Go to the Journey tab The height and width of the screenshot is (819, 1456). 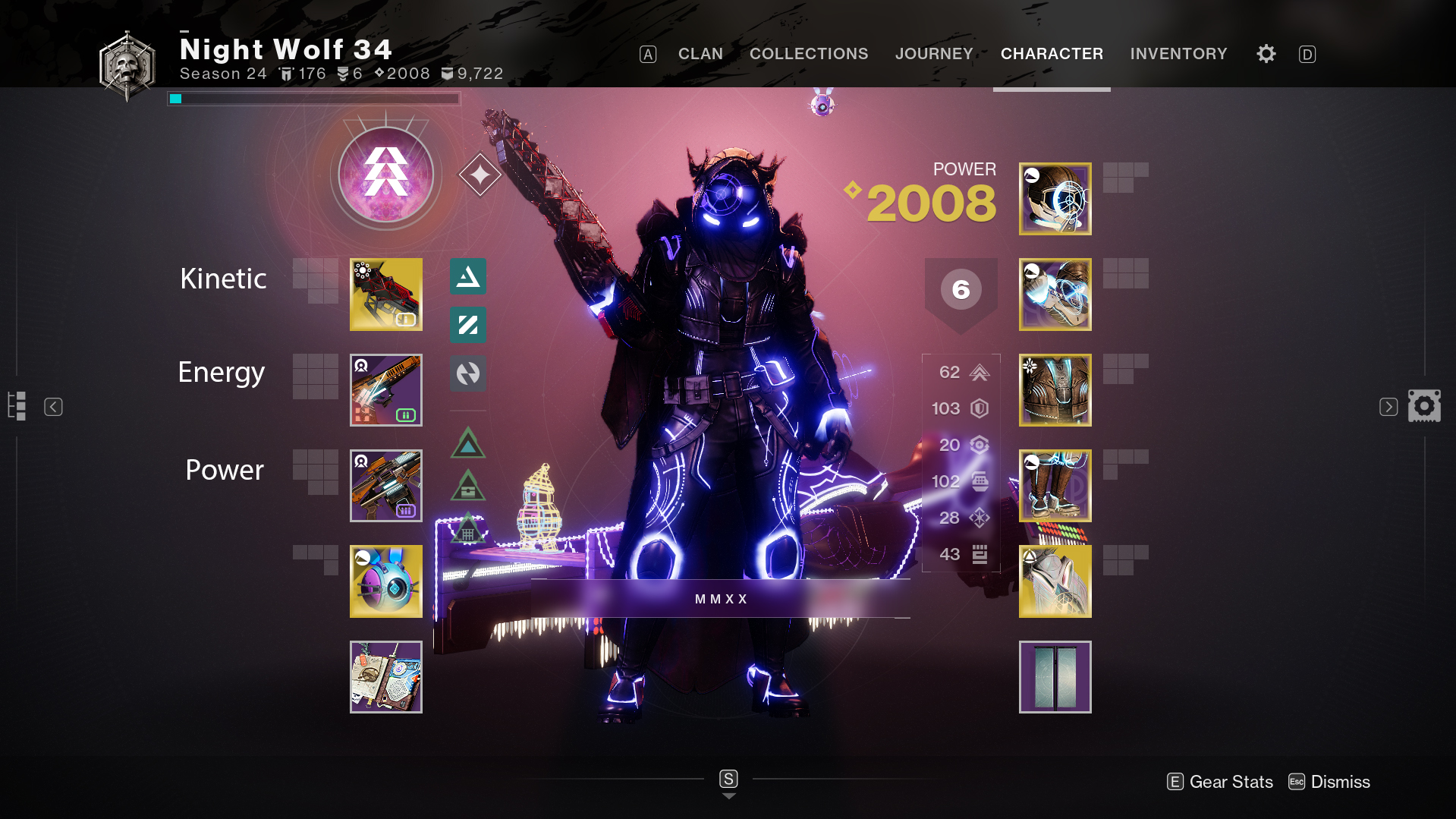[x=934, y=54]
